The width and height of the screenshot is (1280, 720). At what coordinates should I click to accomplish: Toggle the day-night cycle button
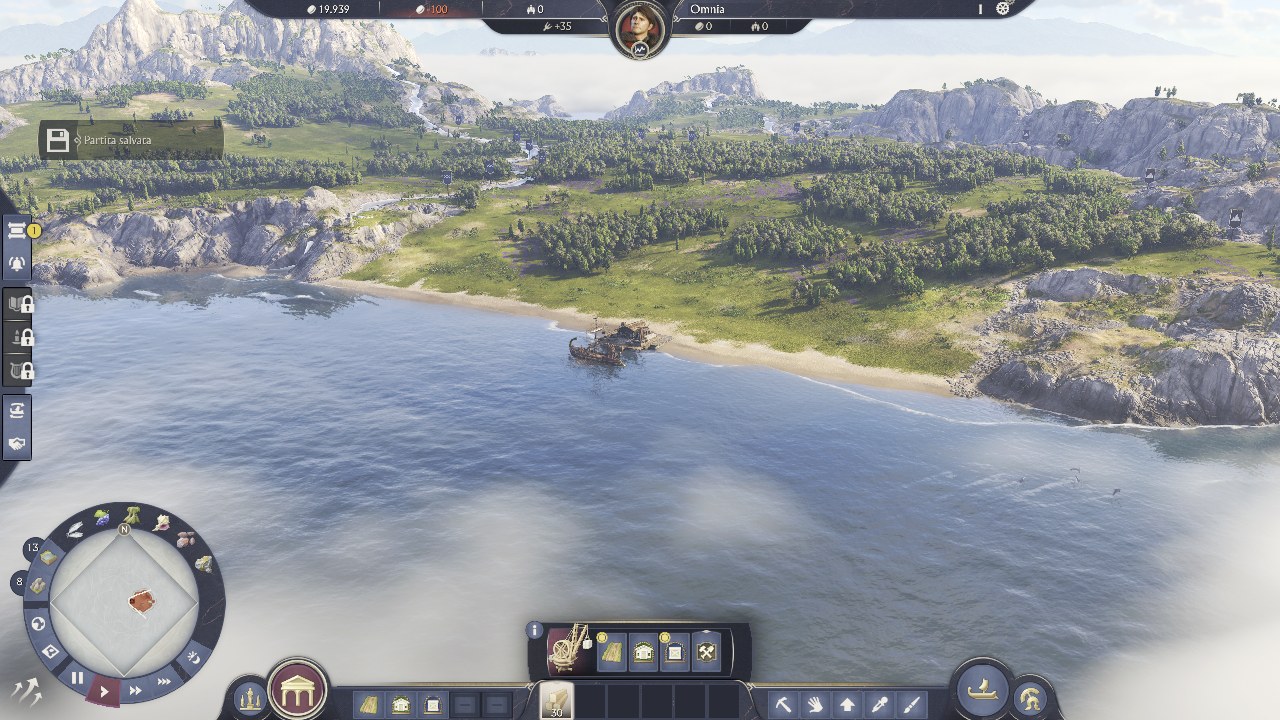pyautogui.click(x=194, y=657)
